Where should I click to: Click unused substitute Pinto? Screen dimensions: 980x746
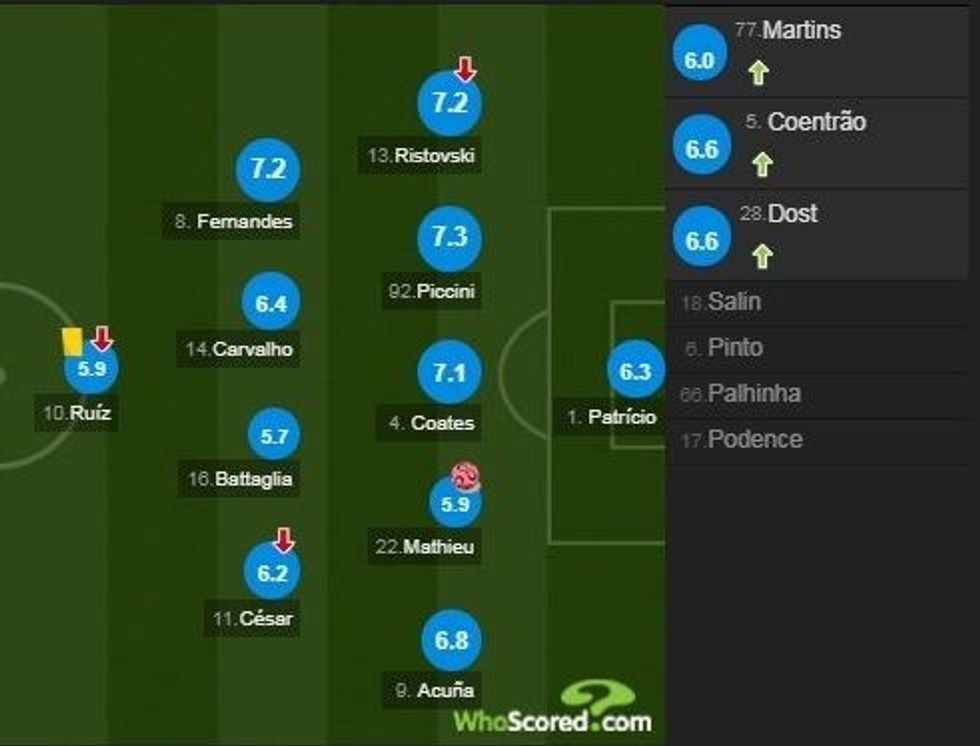click(735, 348)
